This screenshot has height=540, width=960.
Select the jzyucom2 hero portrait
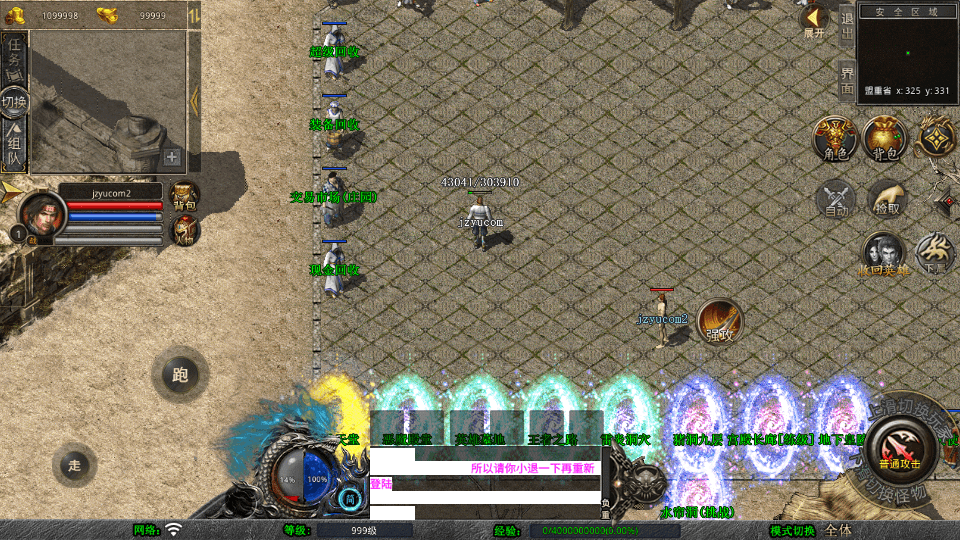(40, 212)
